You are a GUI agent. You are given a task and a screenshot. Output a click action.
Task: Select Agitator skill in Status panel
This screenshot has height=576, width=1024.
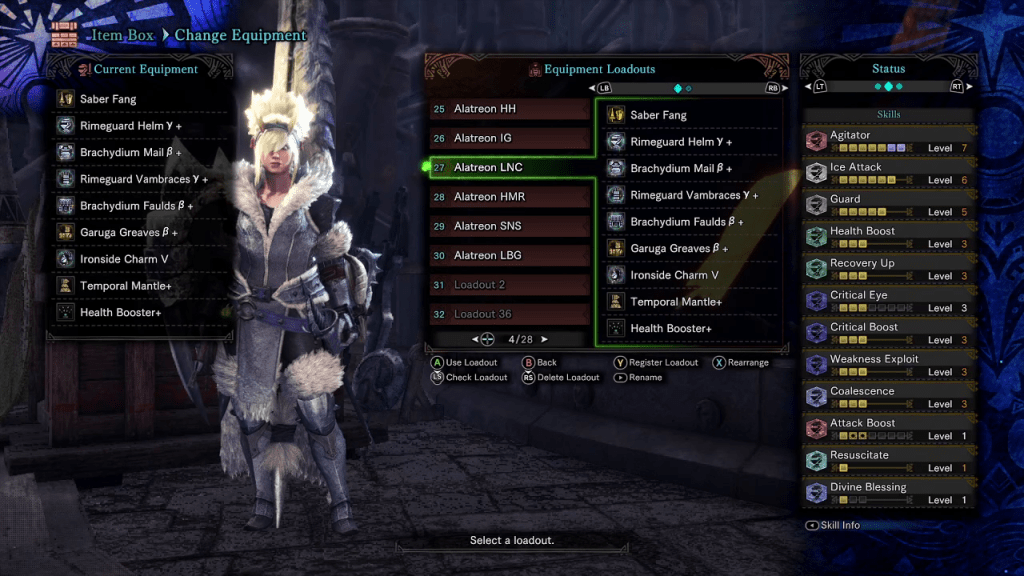click(888, 141)
